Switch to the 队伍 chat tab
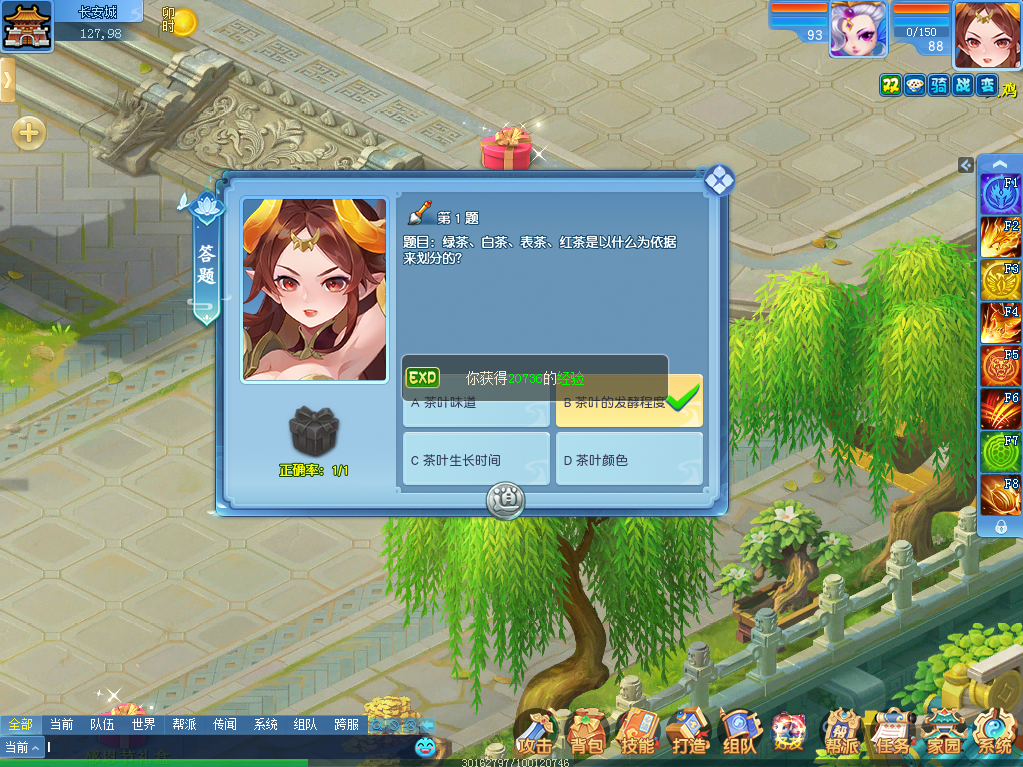The image size is (1023, 767). coord(102,724)
